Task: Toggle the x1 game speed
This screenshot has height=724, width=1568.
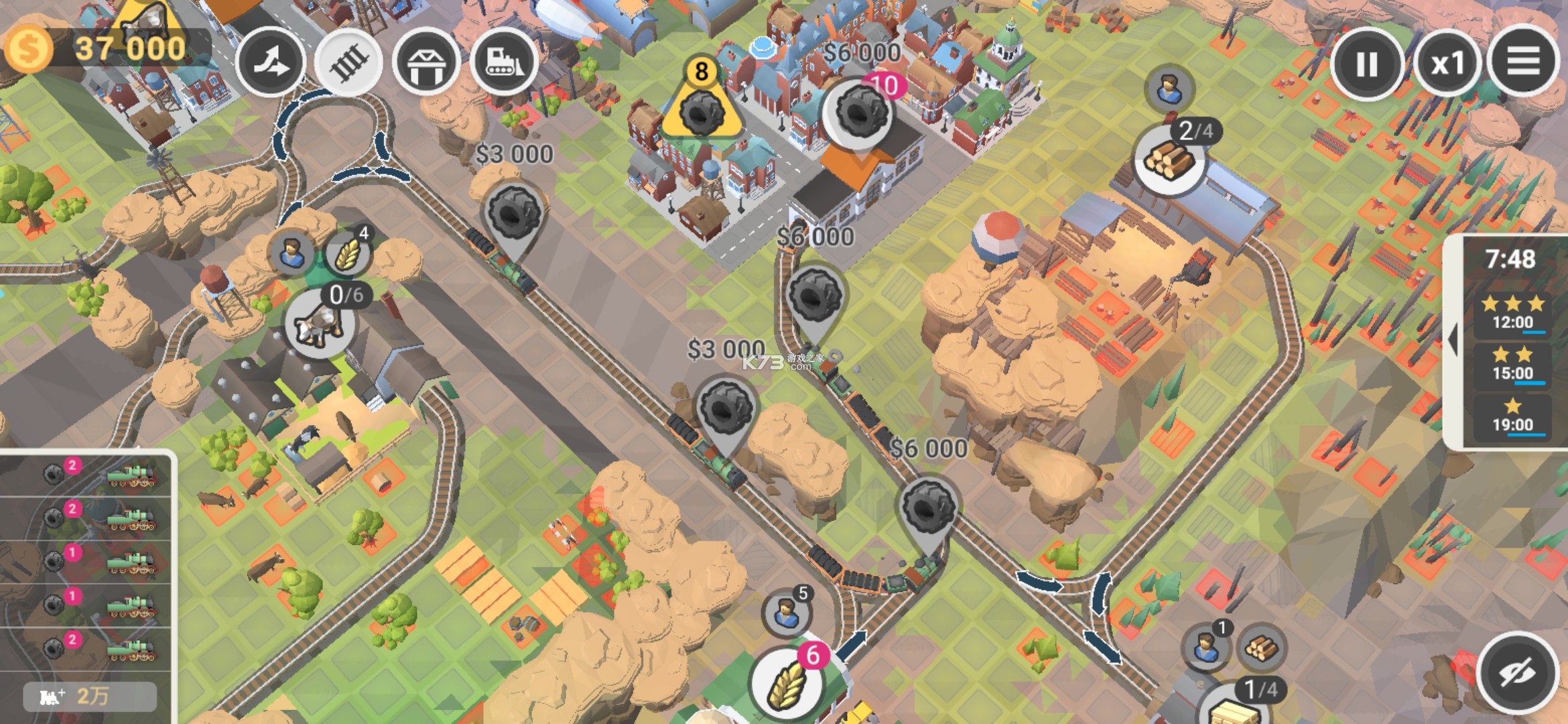Action: [x=1447, y=62]
